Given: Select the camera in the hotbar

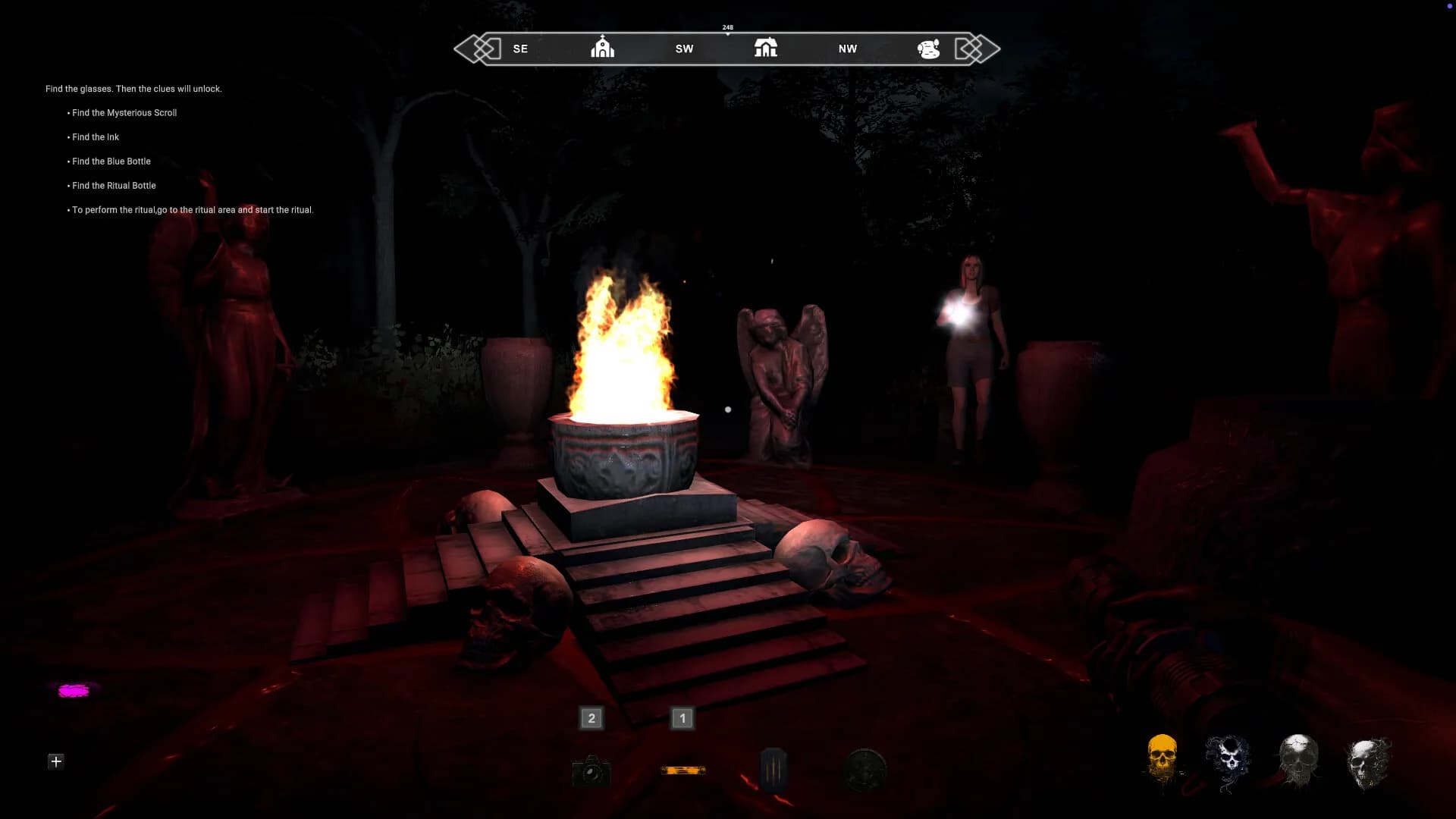Looking at the screenshot, I should (591, 771).
